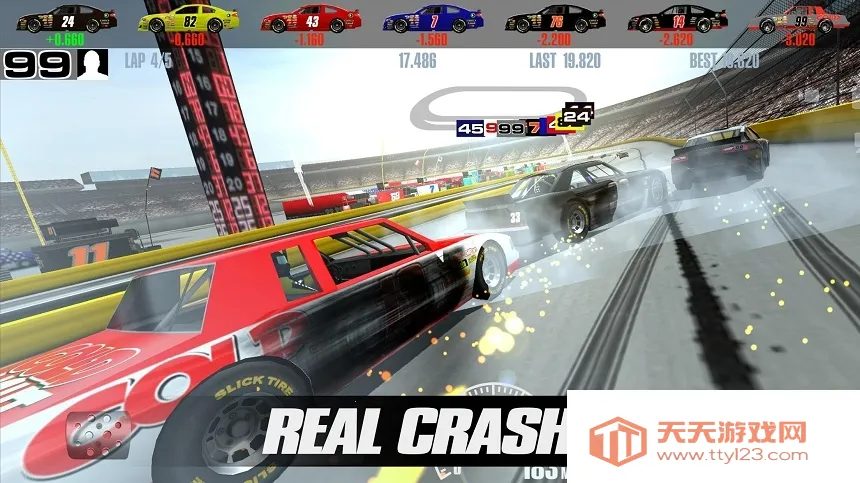Choose car number 14 in standings

coord(678,20)
